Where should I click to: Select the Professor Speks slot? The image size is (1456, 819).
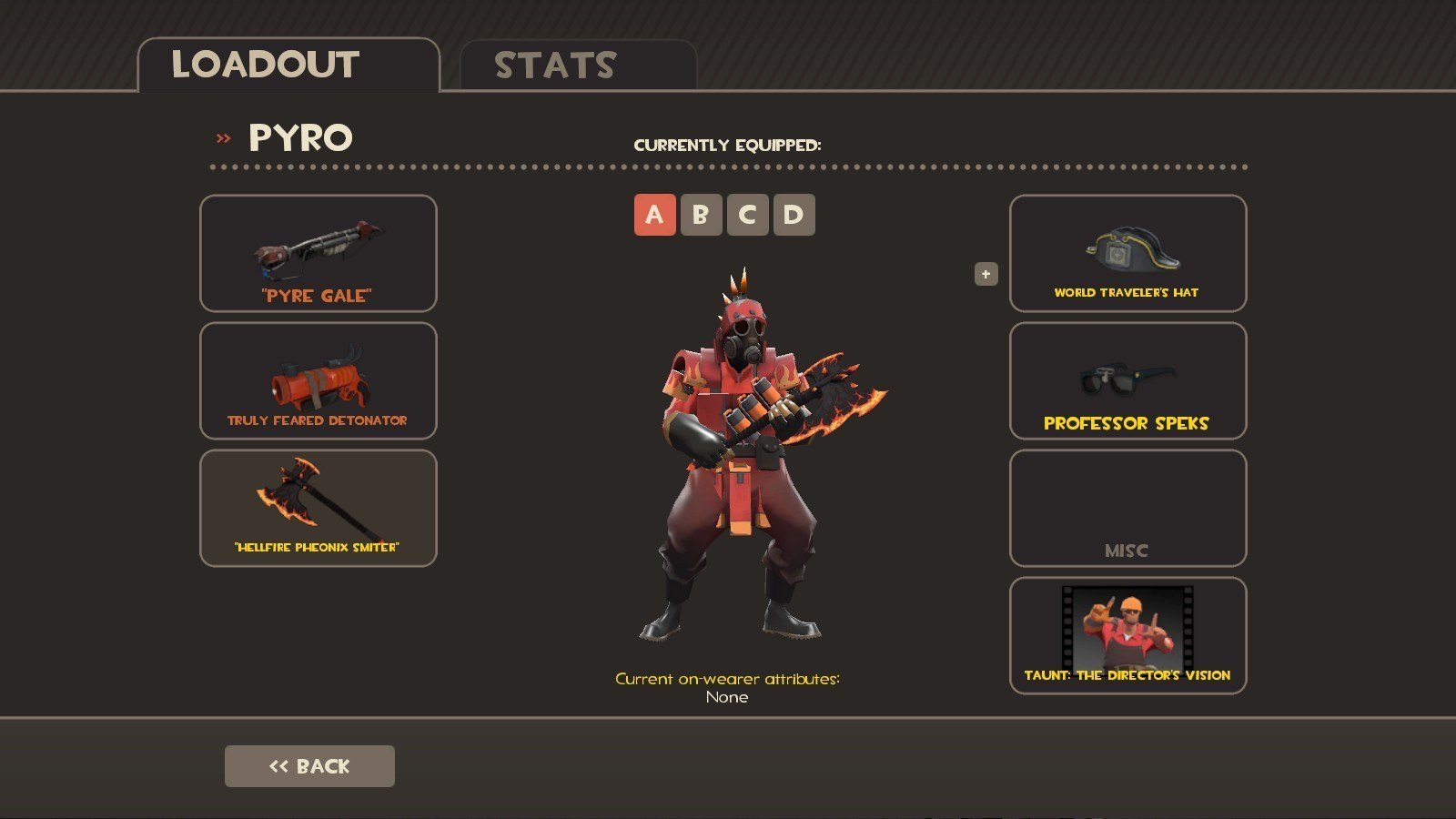point(1127,380)
